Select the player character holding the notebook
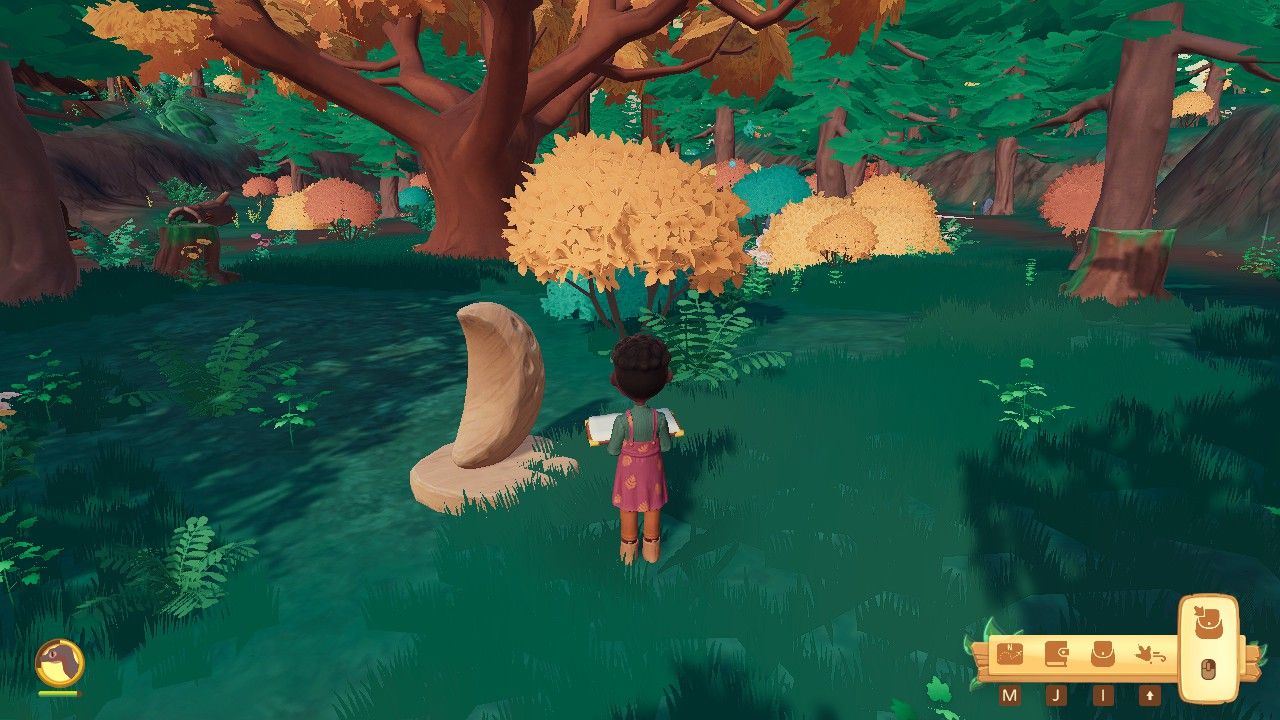The height and width of the screenshot is (720, 1280). coord(641,440)
